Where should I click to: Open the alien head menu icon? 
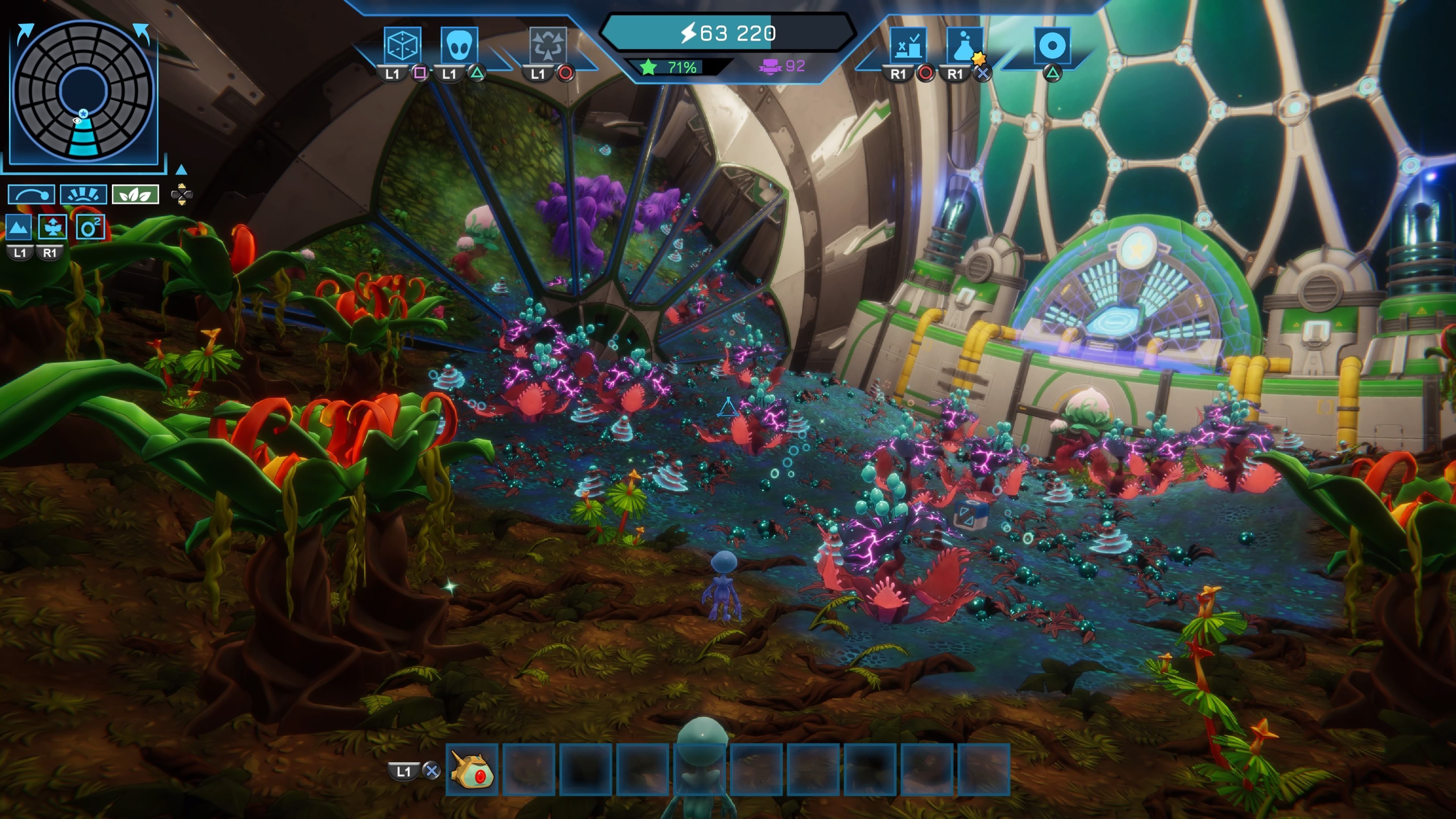[458, 45]
